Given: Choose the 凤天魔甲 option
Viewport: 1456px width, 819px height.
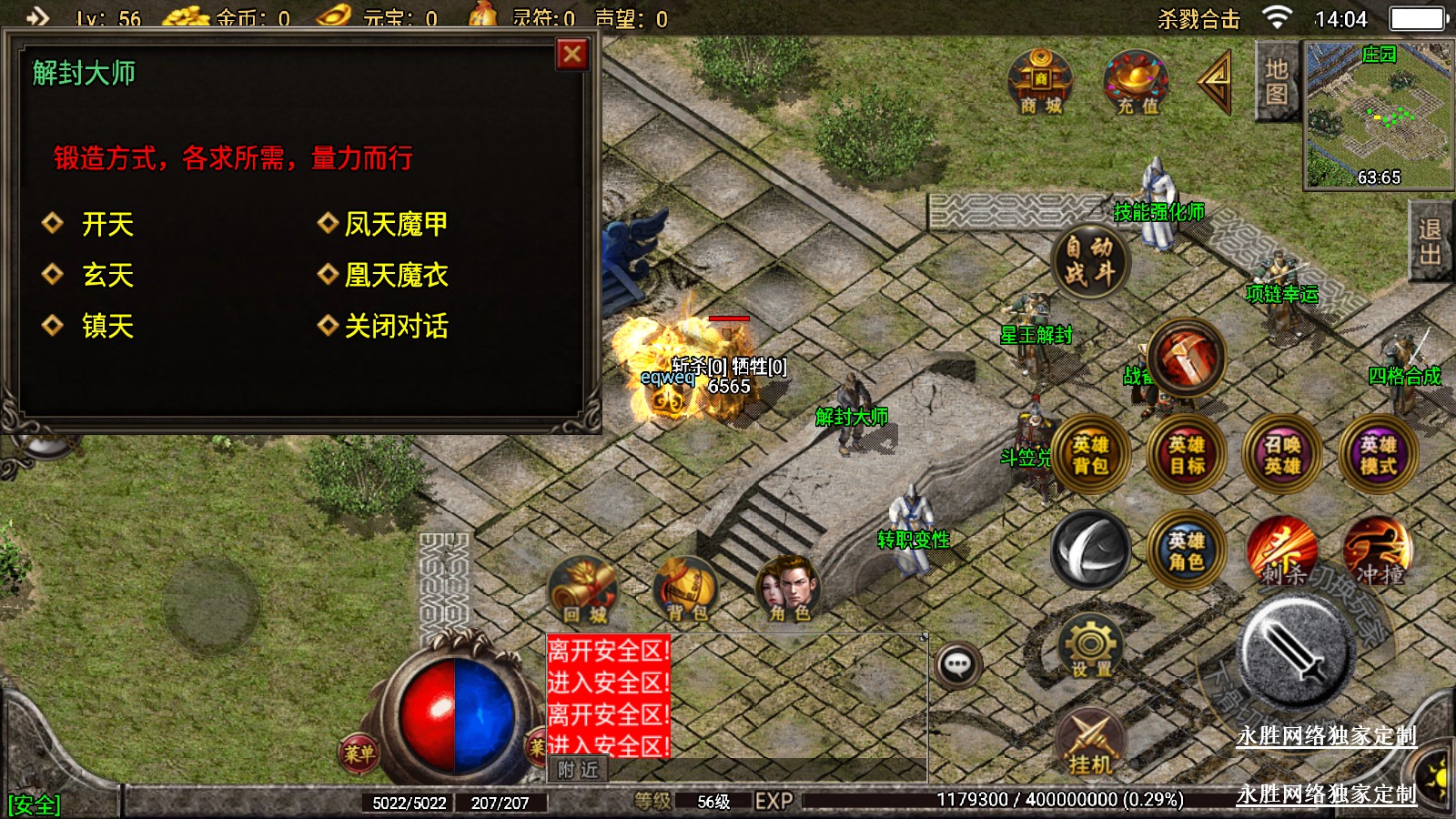Looking at the screenshot, I should tap(395, 224).
